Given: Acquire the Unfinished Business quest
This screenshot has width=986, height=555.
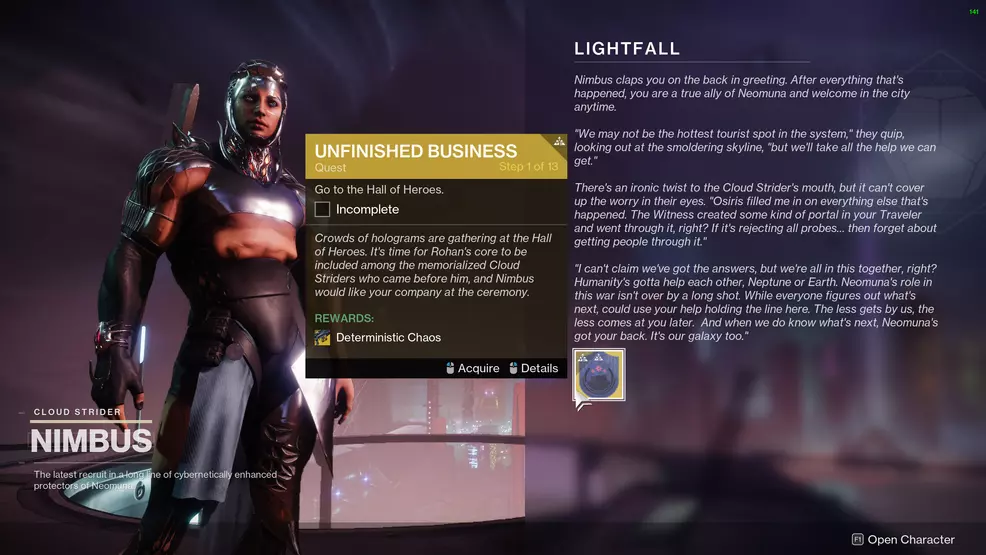Looking at the screenshot, I should pos(472,368).
